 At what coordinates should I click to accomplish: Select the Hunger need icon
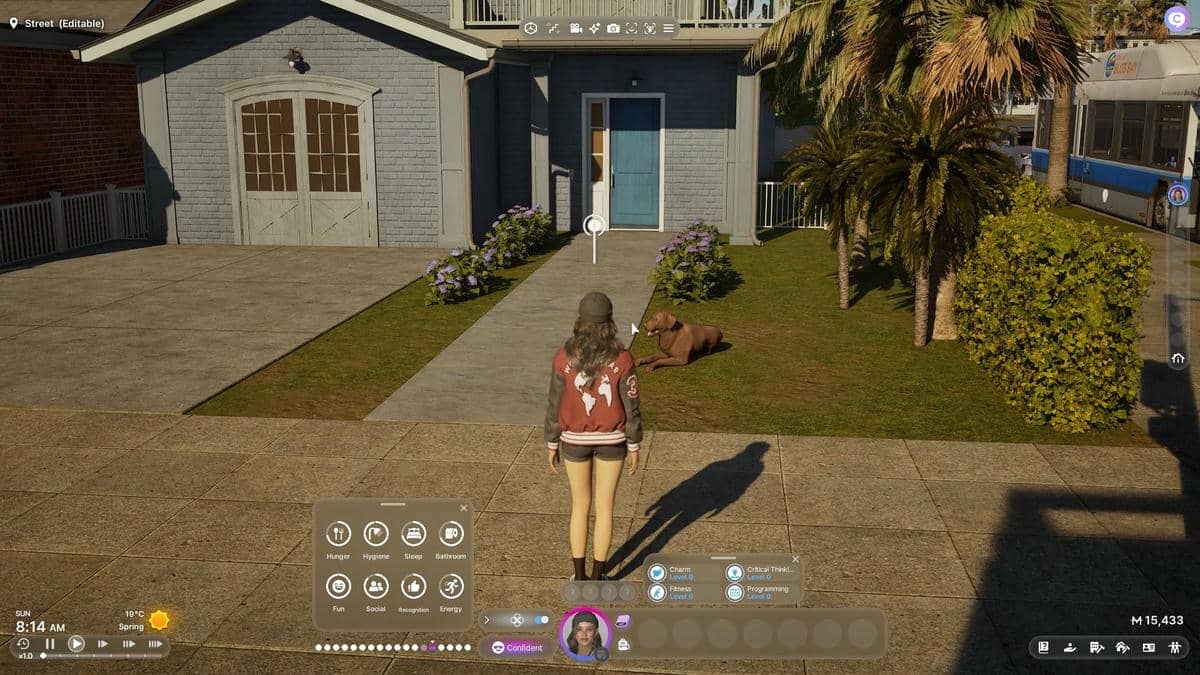338,533
